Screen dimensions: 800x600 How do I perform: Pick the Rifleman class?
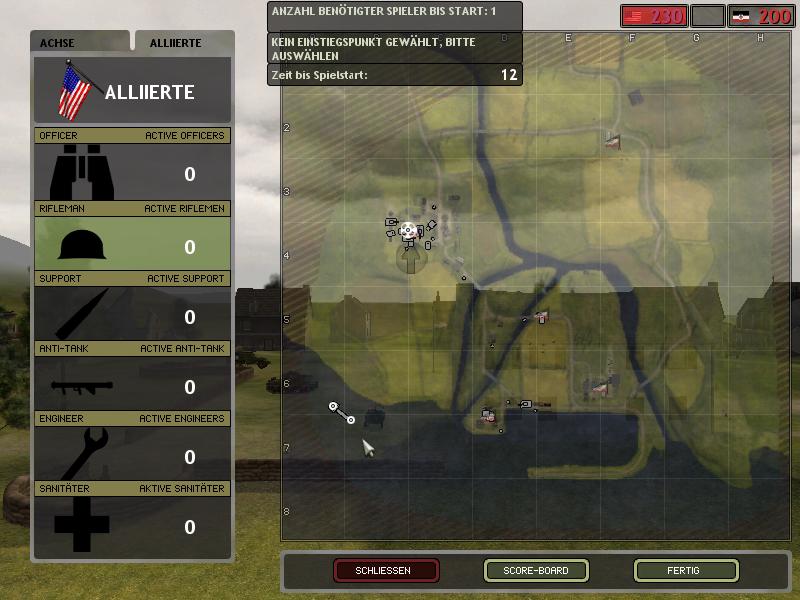tap(133, 245)
